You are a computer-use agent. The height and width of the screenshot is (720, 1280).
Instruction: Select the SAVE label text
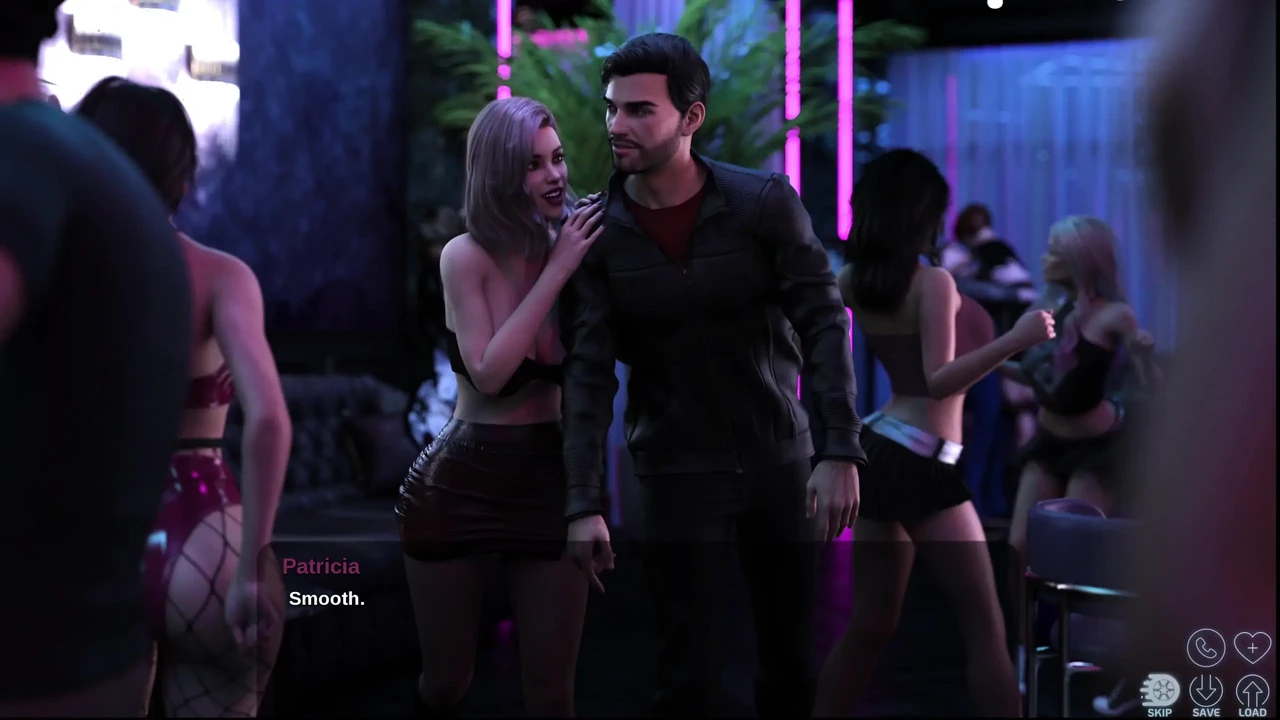point(1206,712)
